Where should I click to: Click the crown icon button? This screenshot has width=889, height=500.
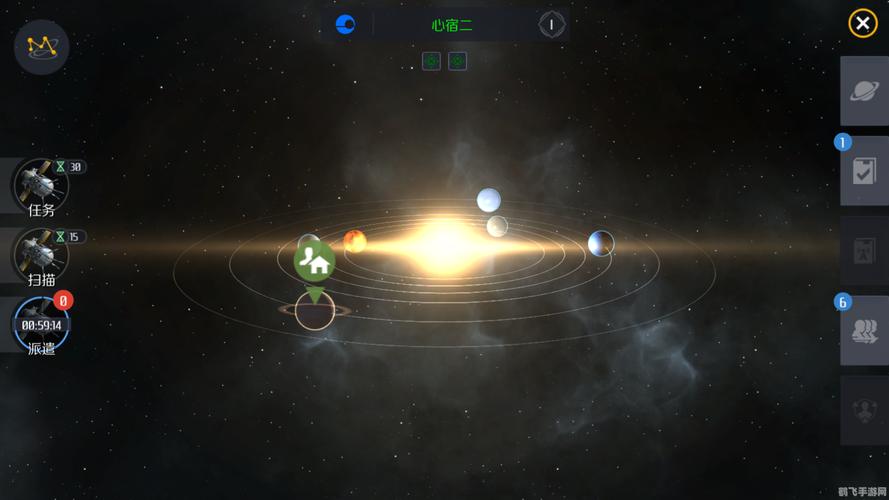coord(42,46)
